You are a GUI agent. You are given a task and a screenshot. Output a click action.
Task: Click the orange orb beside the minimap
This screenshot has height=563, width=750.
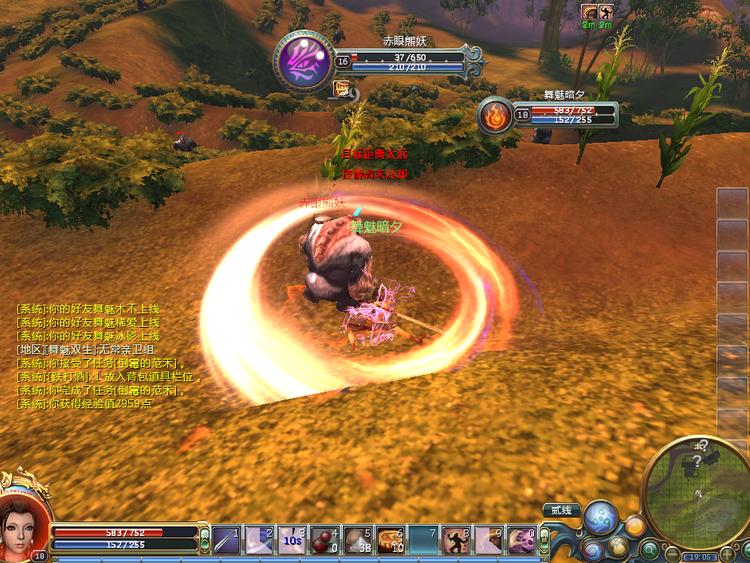[634, 526]
